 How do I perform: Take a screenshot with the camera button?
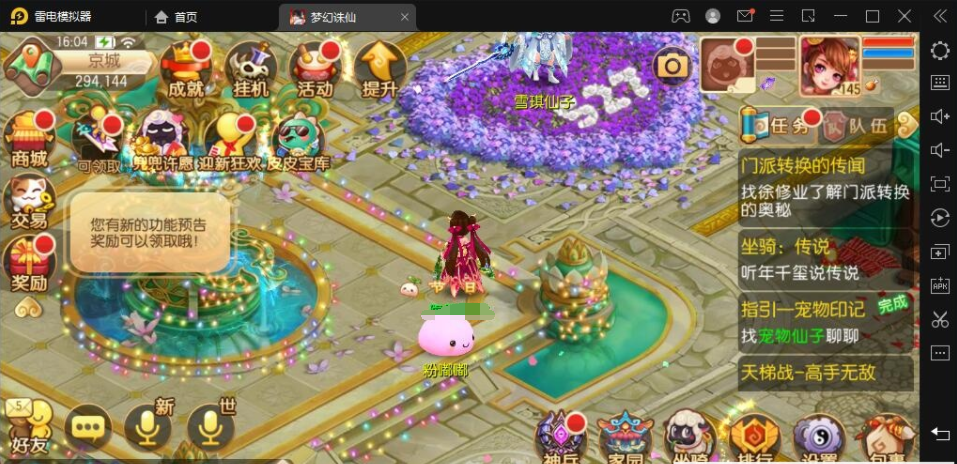click(x=672, y=66)
